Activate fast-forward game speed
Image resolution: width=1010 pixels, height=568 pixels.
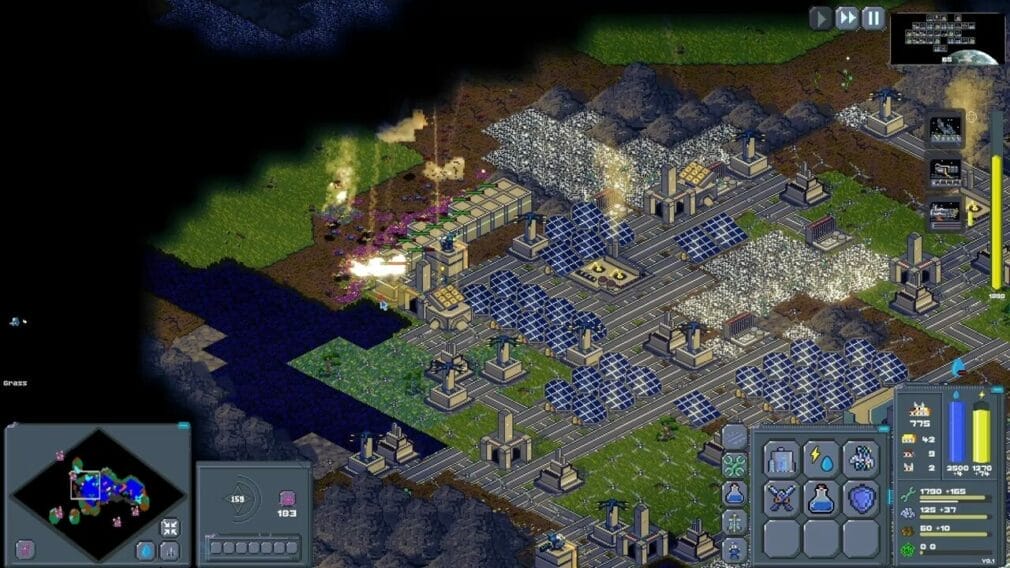point(847,18)
